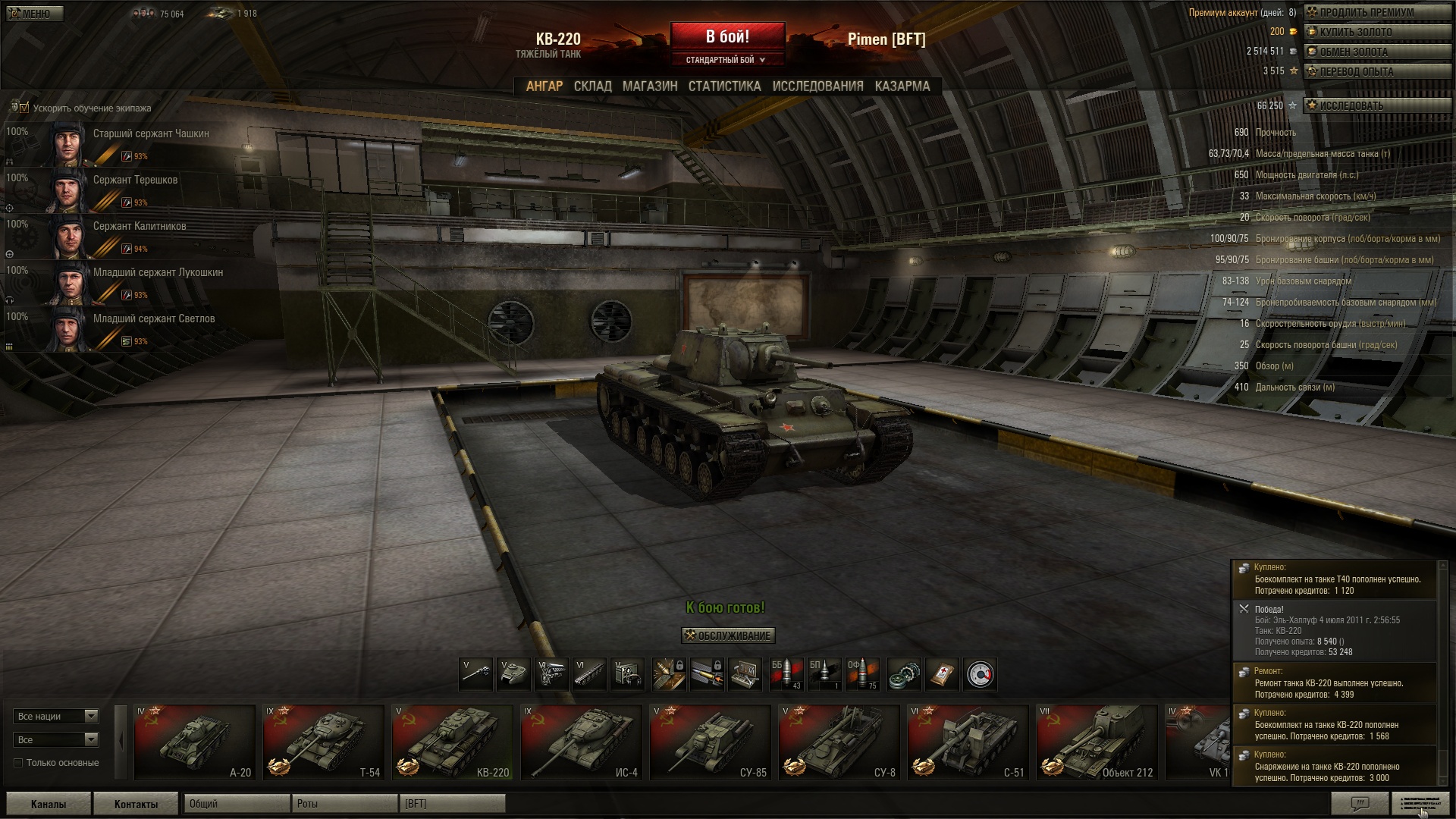This screenshot has height=819, width=1456.
Task: Choose КУПИТЬ ЗОЛОТО button
Action: [1376, 32]
